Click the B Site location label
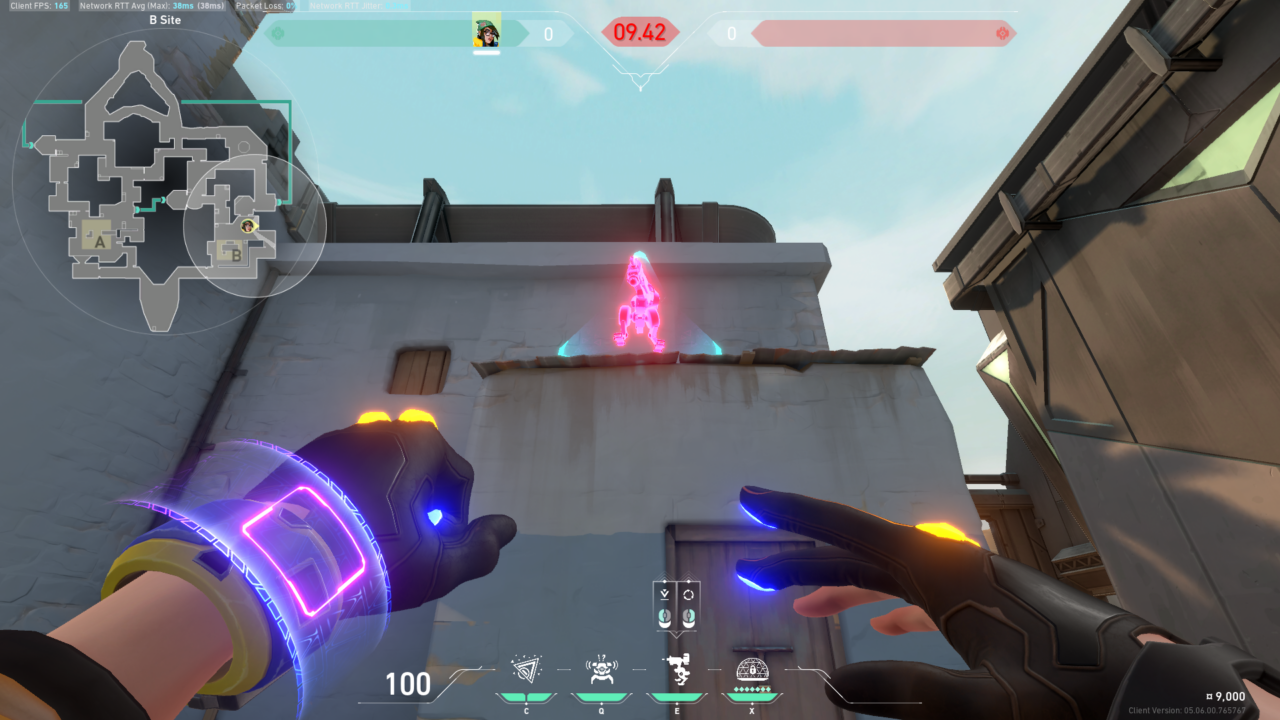Image resolution: width=1280 pixels, height=720 pixels. click(x=166, y=20)
